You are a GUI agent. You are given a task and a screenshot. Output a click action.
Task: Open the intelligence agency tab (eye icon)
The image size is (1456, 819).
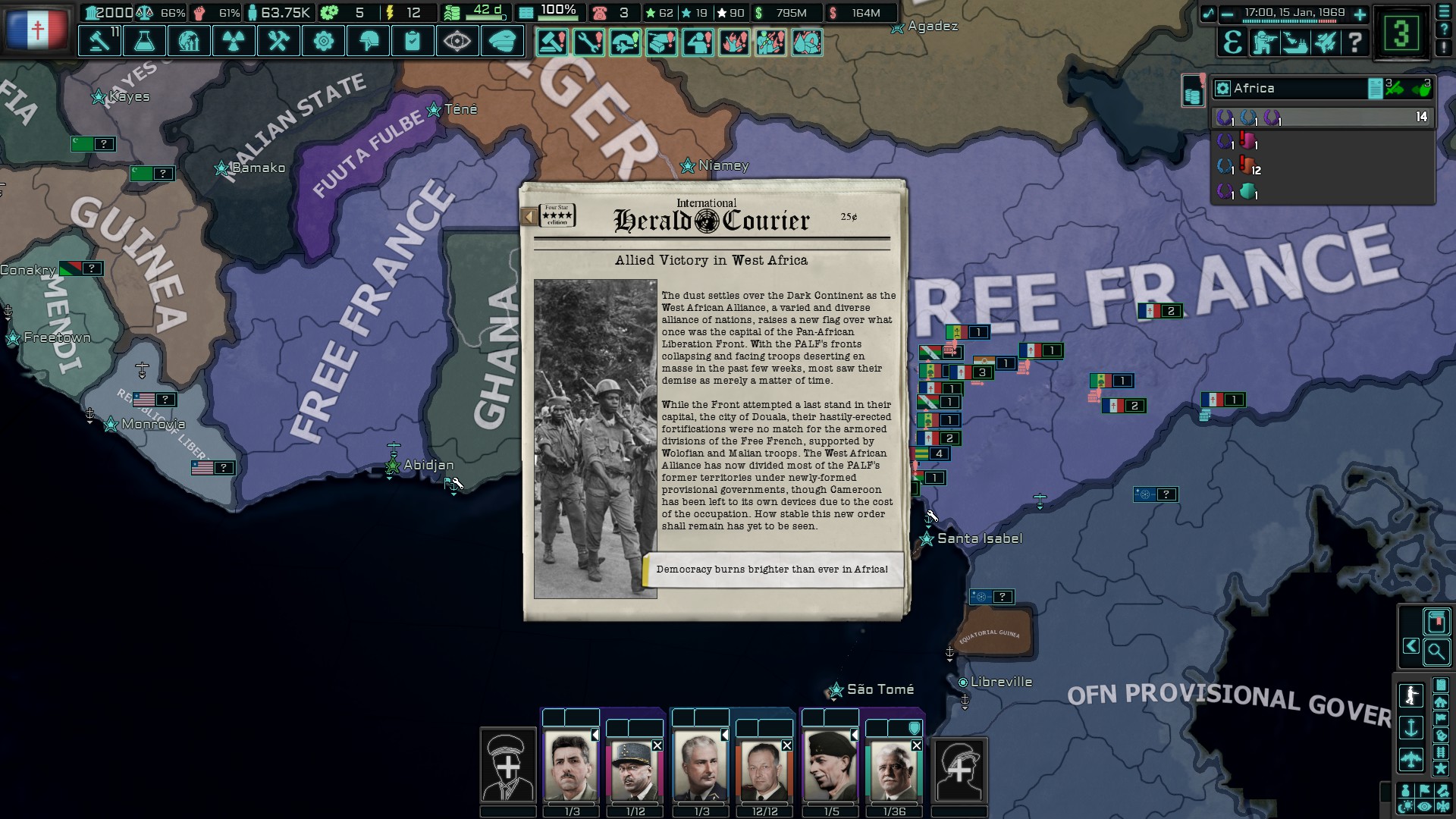pyautogui.click(x=457, y=41)
